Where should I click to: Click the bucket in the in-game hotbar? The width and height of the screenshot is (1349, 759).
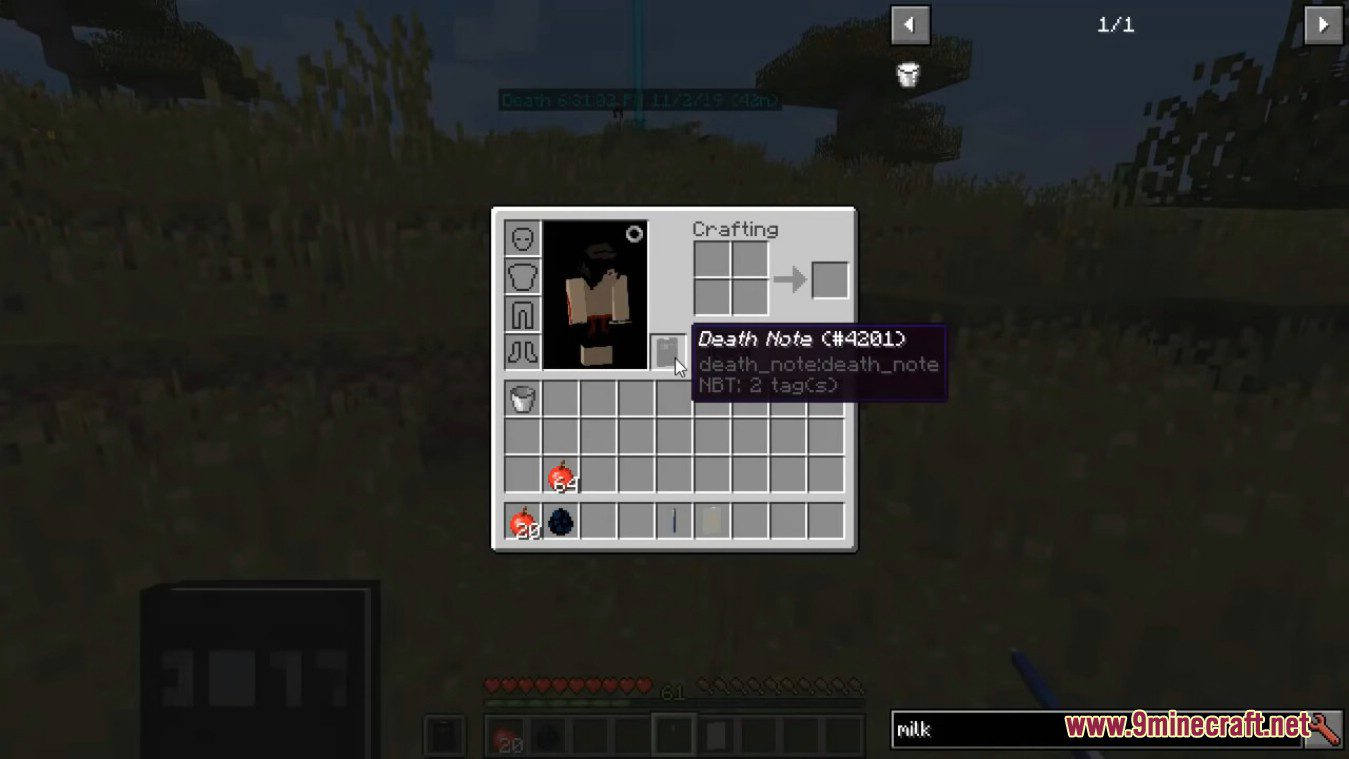(x=444, y=735)
